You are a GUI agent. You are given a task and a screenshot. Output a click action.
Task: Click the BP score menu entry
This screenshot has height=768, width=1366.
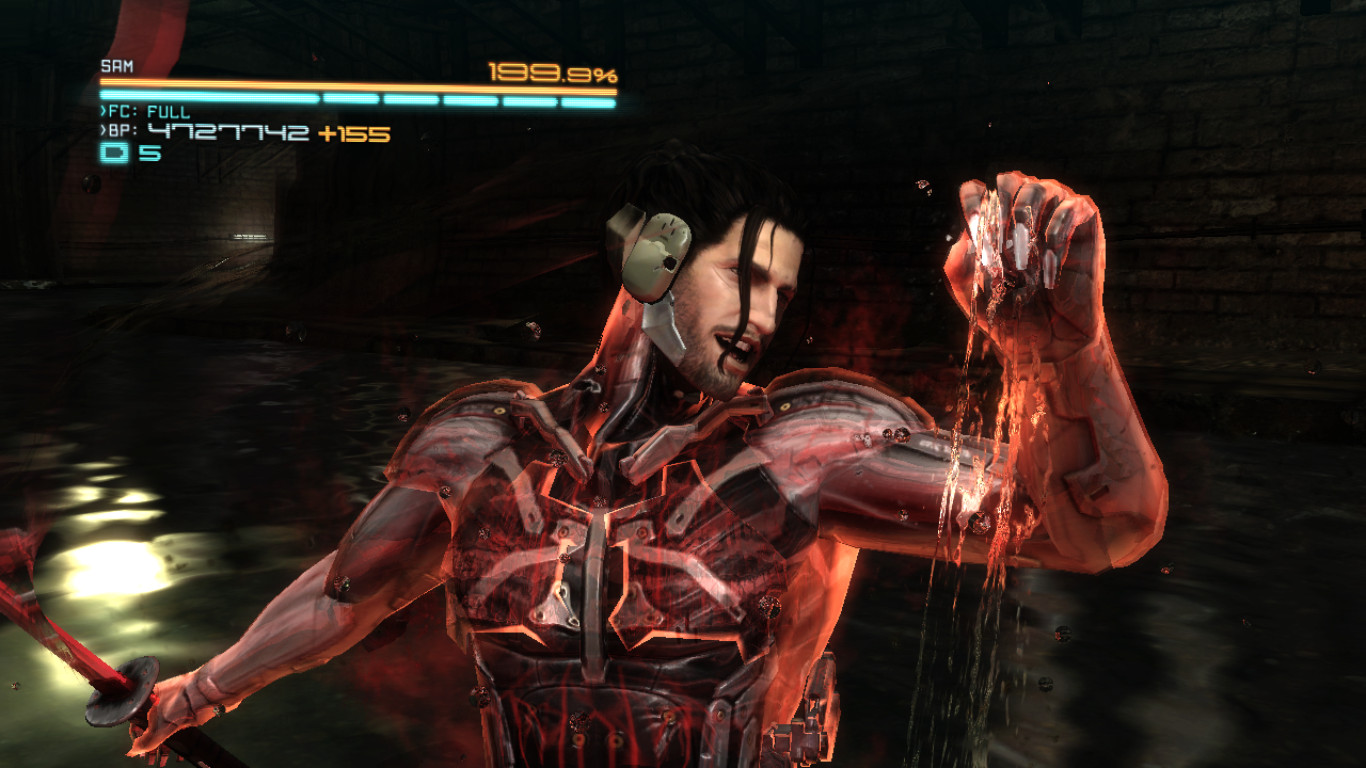[x=120, y=130]
